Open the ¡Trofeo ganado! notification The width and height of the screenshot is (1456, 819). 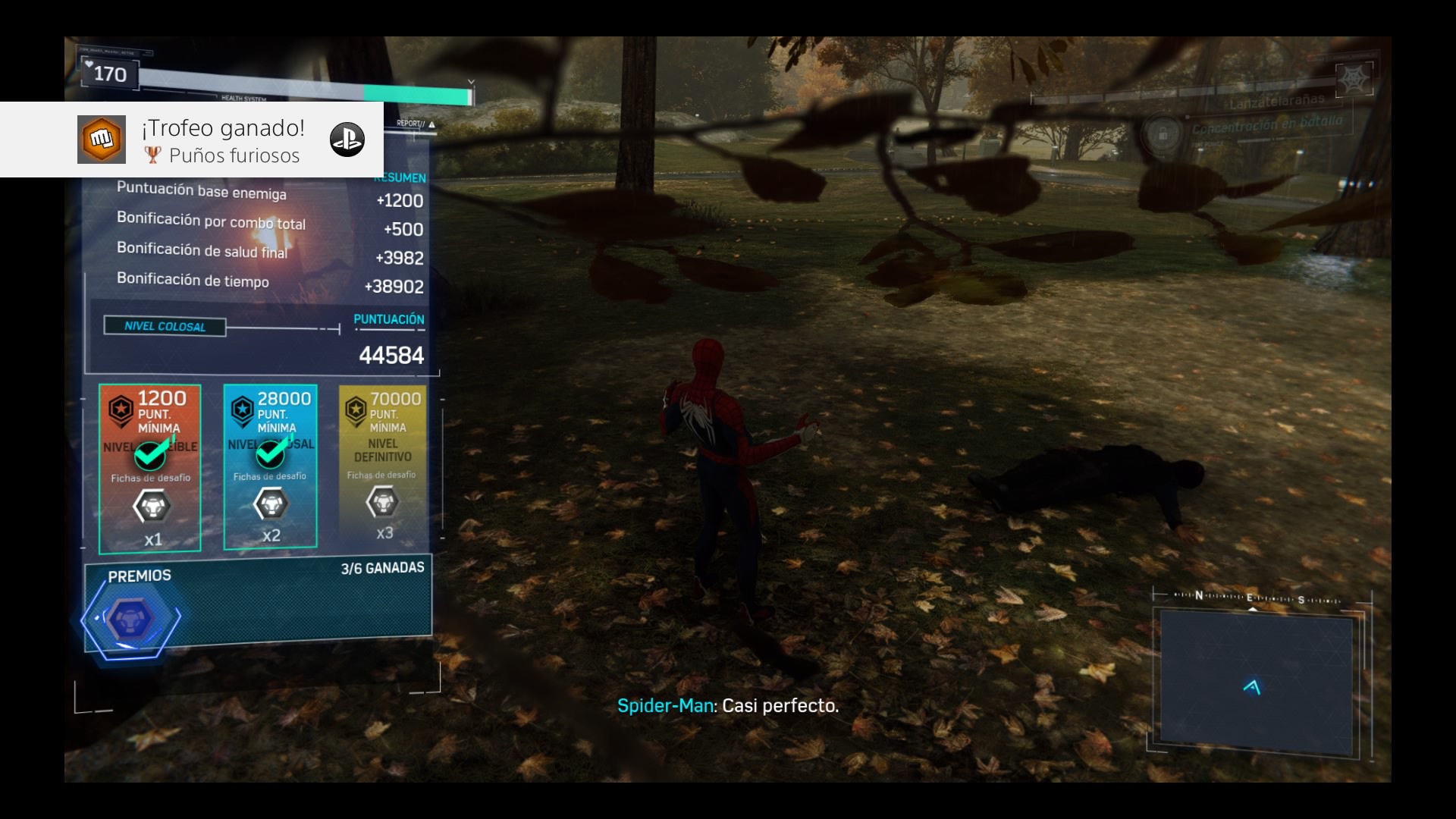pos(223,140)
